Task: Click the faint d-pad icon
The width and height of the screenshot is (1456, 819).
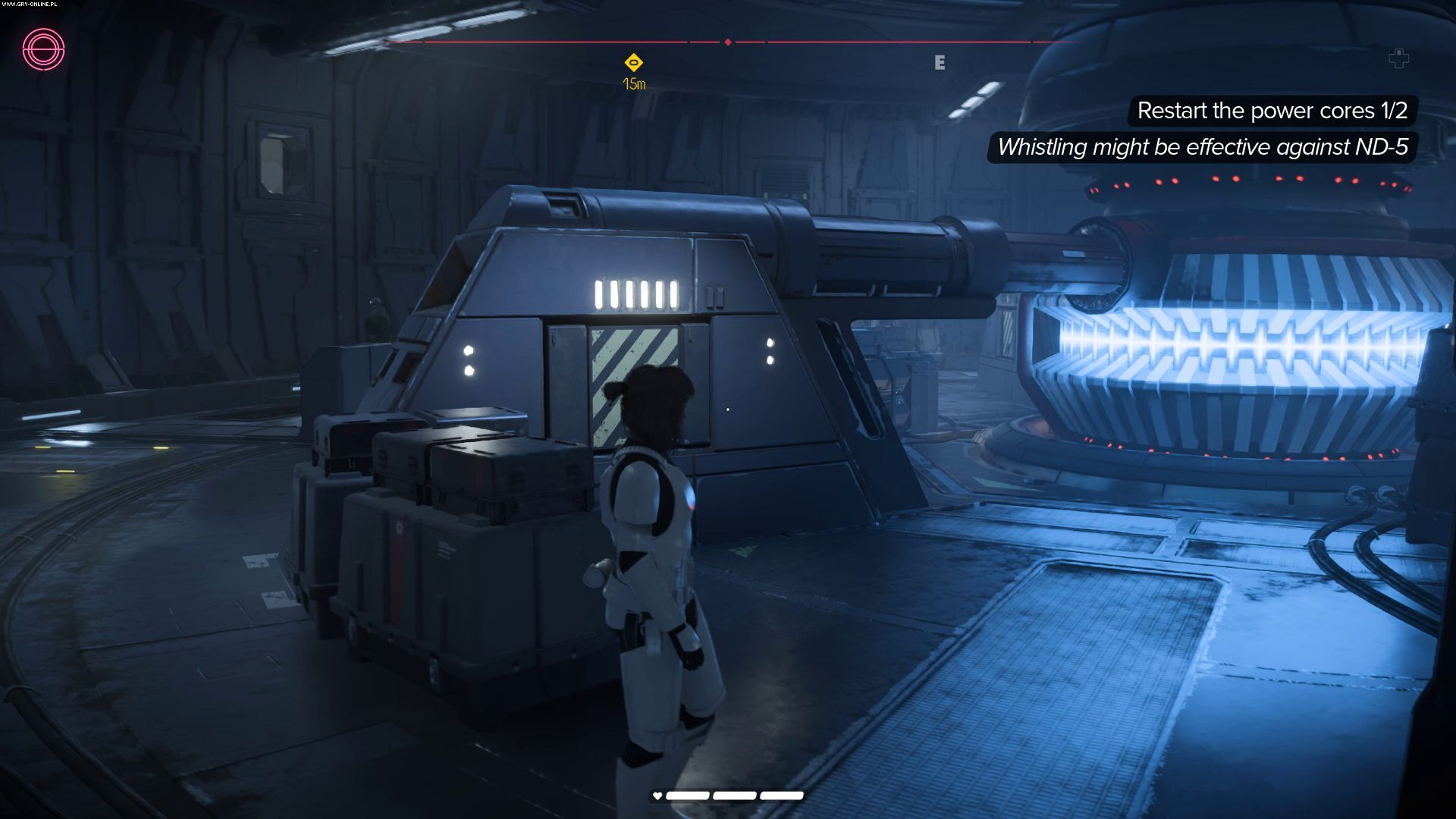Action: pos(1398,58)
